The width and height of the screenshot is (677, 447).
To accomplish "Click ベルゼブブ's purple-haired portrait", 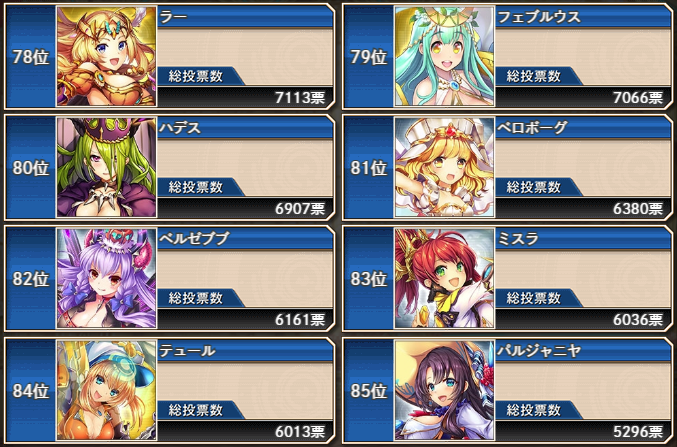I will (x=105, y=279).
